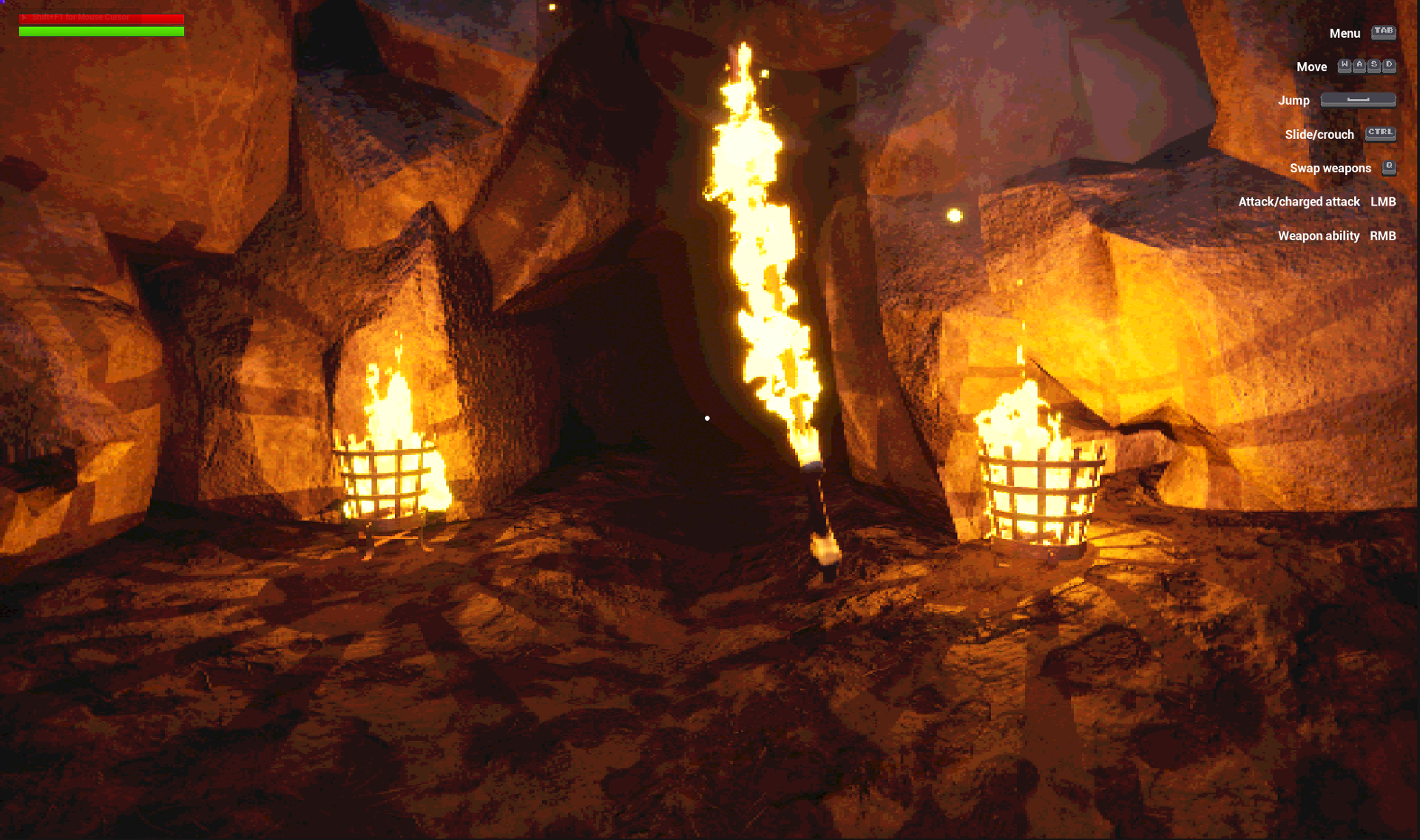The image size is (1420, 840).
Task: Click the TAB keycap icon beside Menu
Action: point(1384,33)
